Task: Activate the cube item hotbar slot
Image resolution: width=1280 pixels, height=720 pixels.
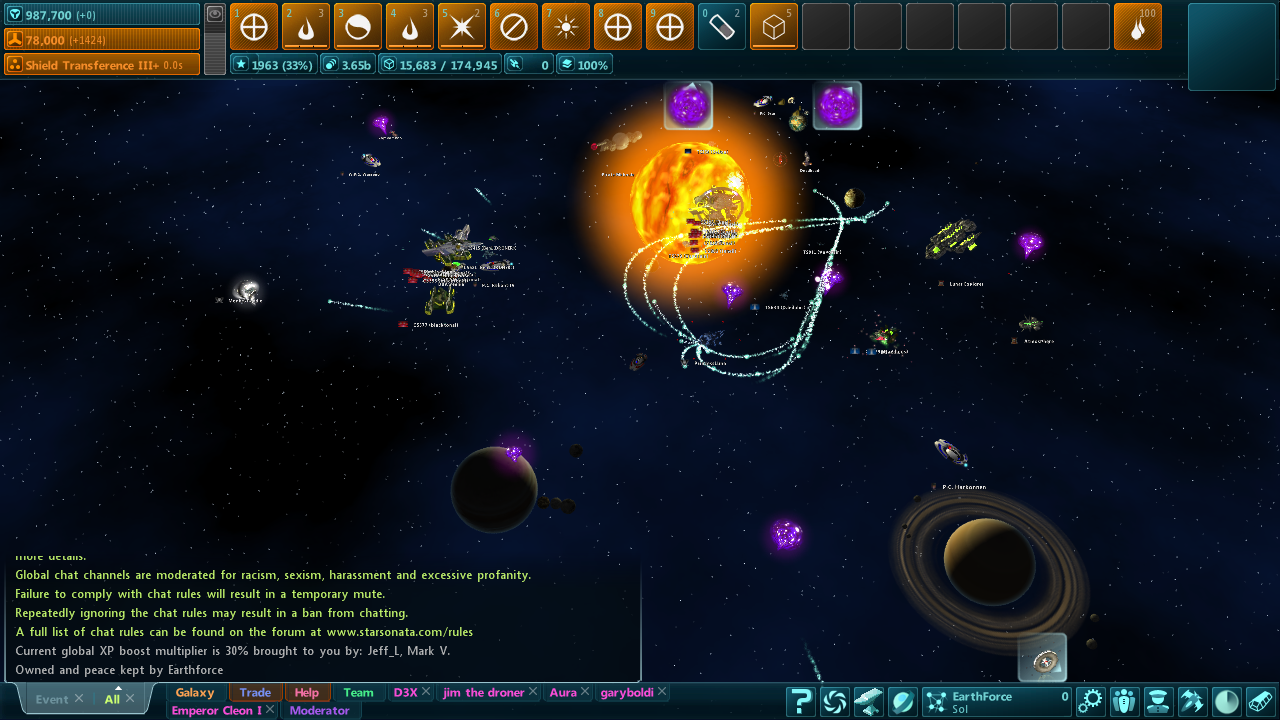Action: pos(774,27)
